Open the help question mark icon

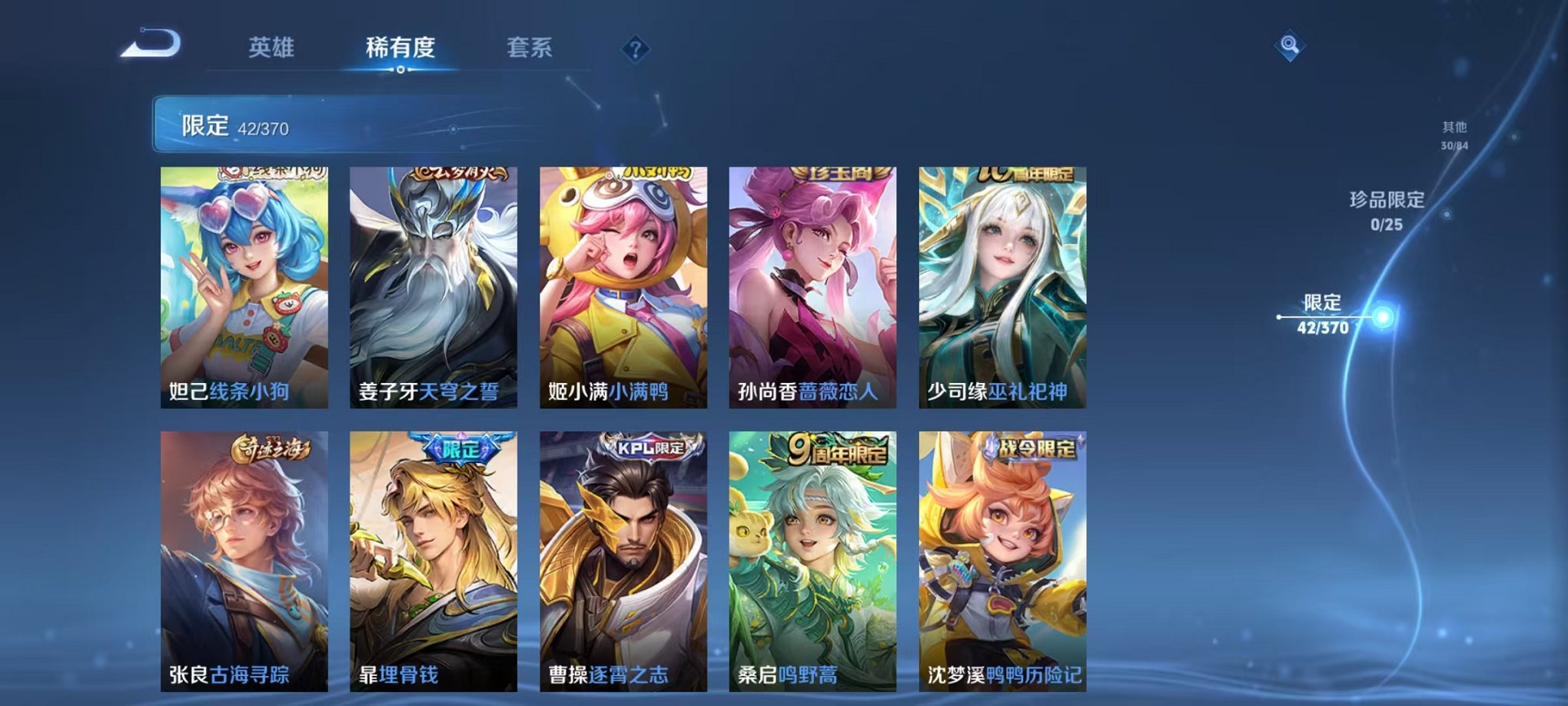[x=635, y=49]
